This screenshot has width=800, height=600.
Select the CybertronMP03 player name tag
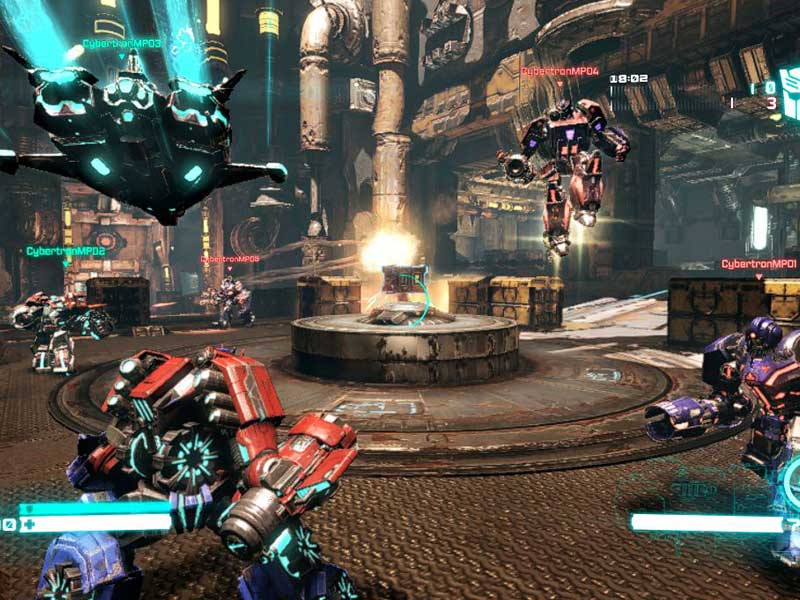121,44
